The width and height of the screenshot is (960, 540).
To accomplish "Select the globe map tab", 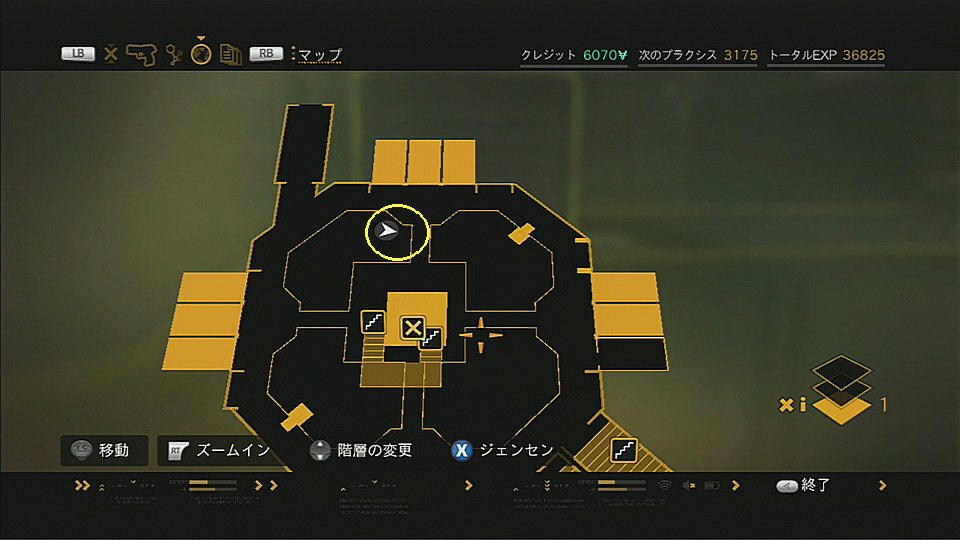I will pyautogui.click(x=201, y=55).
